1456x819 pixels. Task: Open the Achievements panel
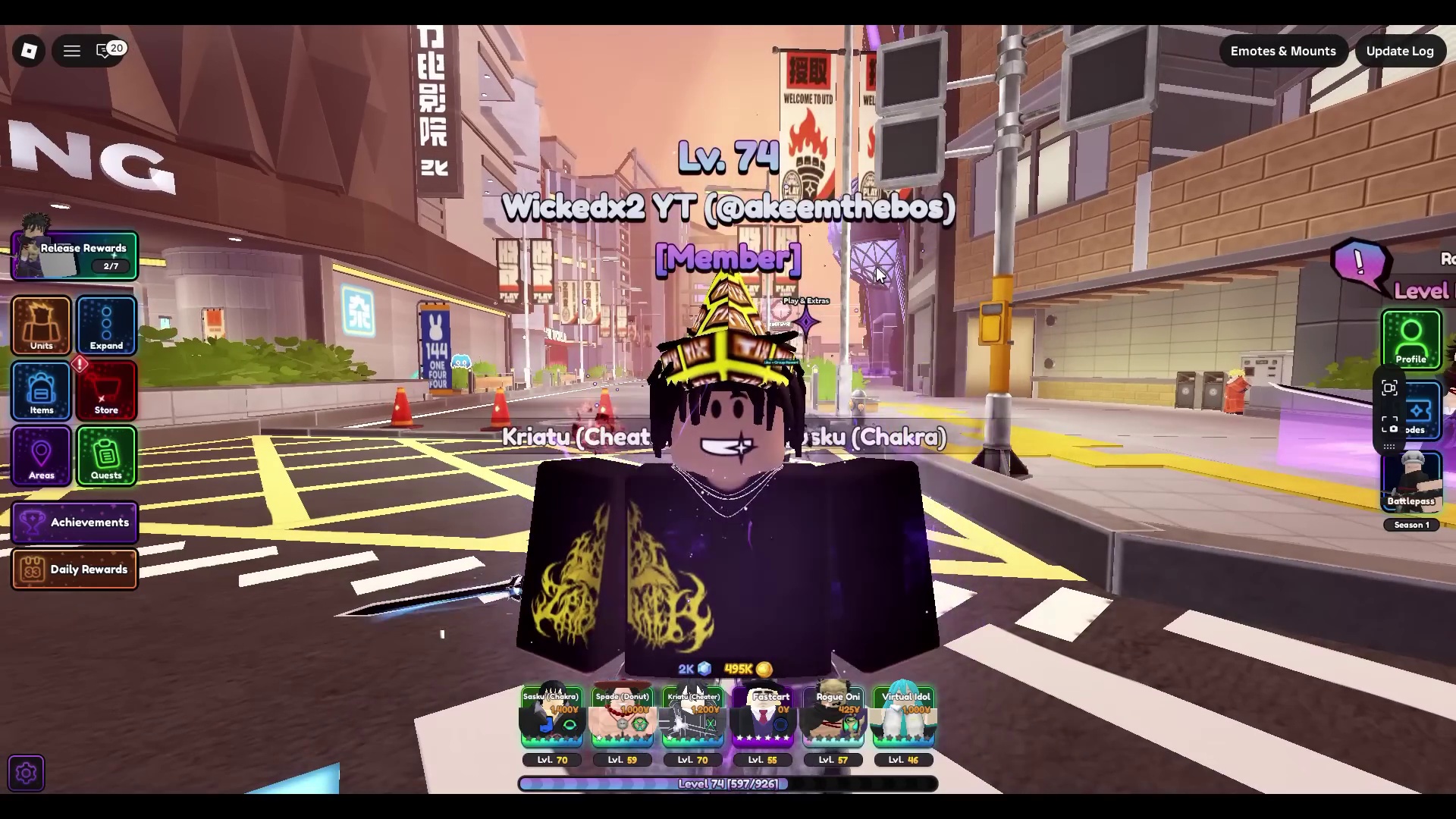74,522
